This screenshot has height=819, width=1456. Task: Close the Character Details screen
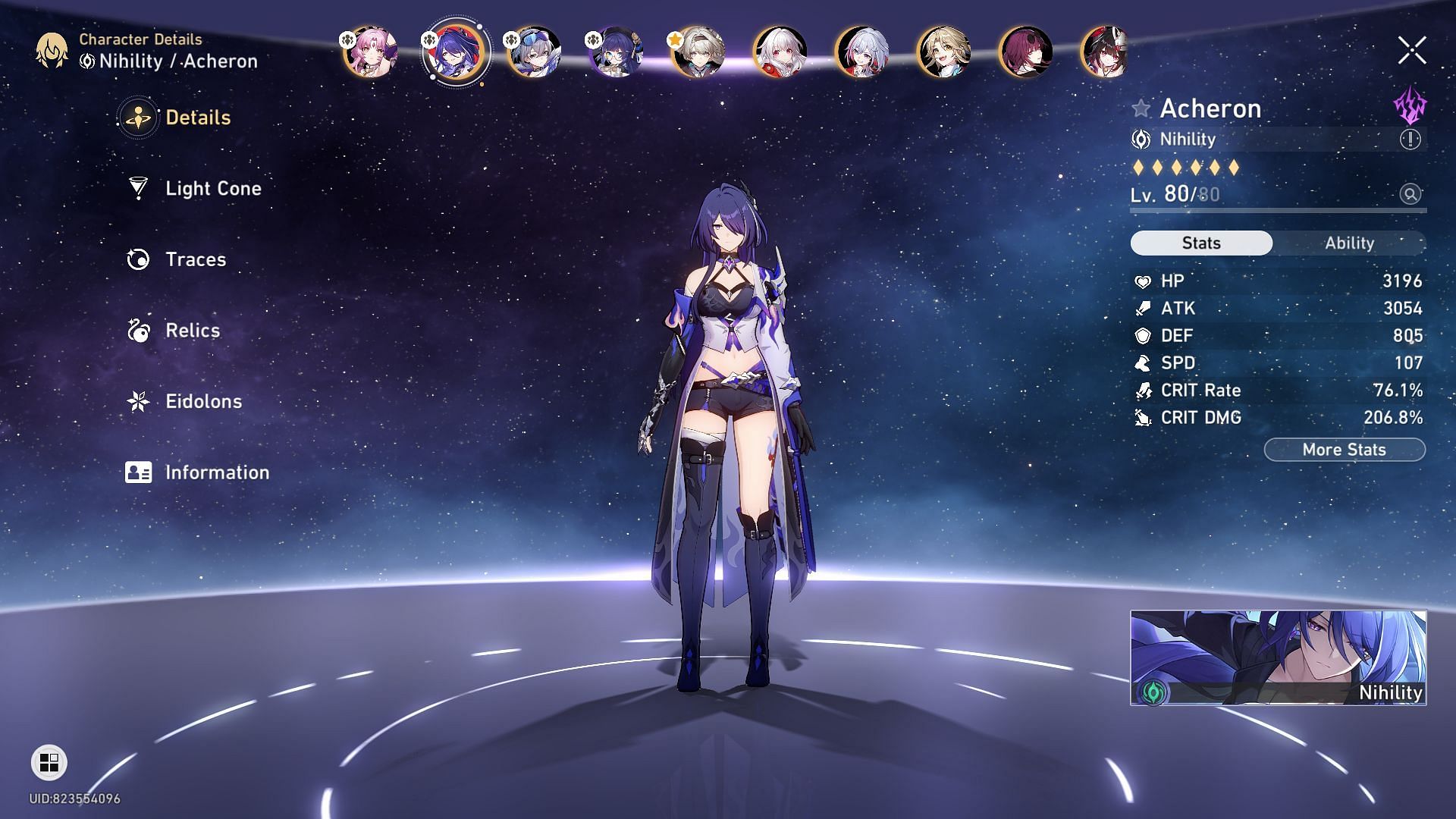pos(1411,51)
